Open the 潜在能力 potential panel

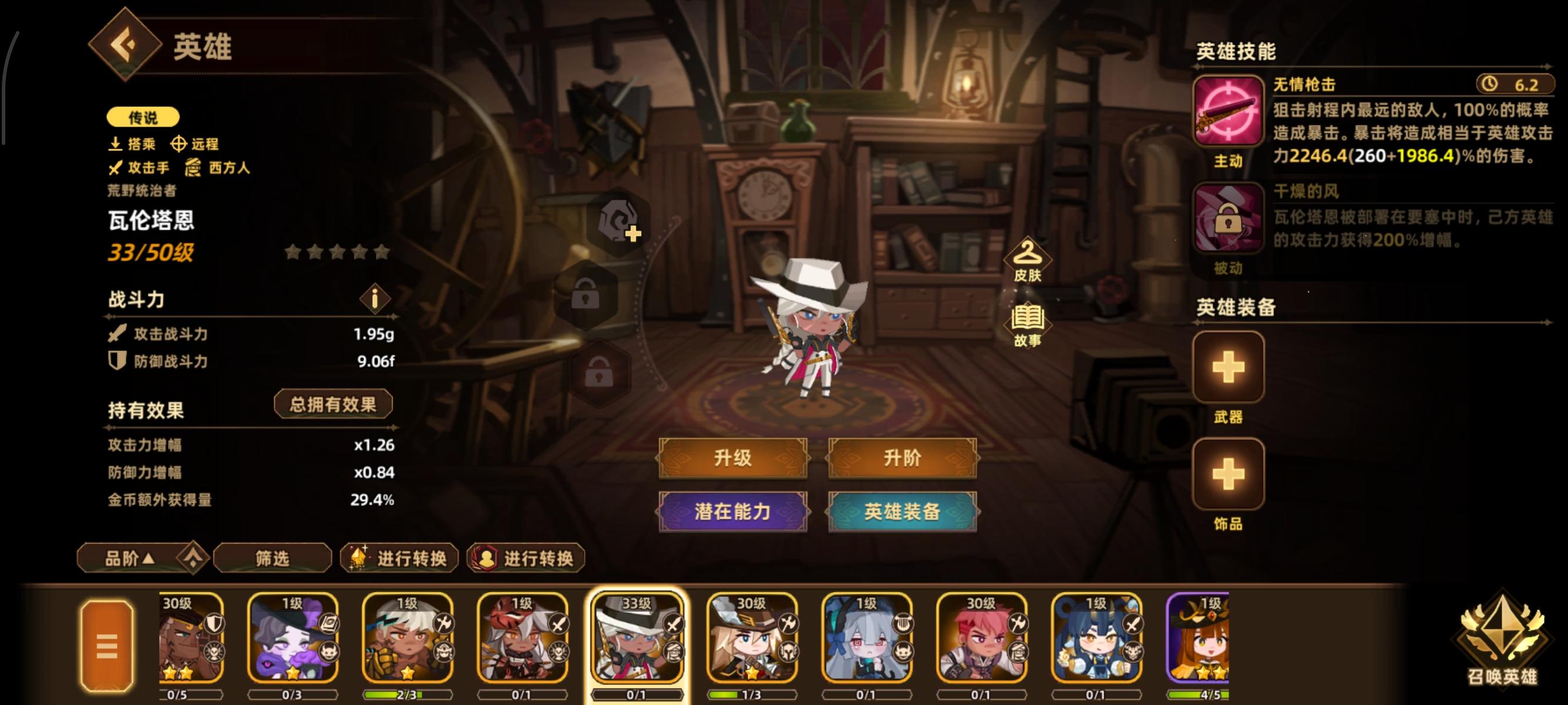pyautogui.click(x=733, y=513)
